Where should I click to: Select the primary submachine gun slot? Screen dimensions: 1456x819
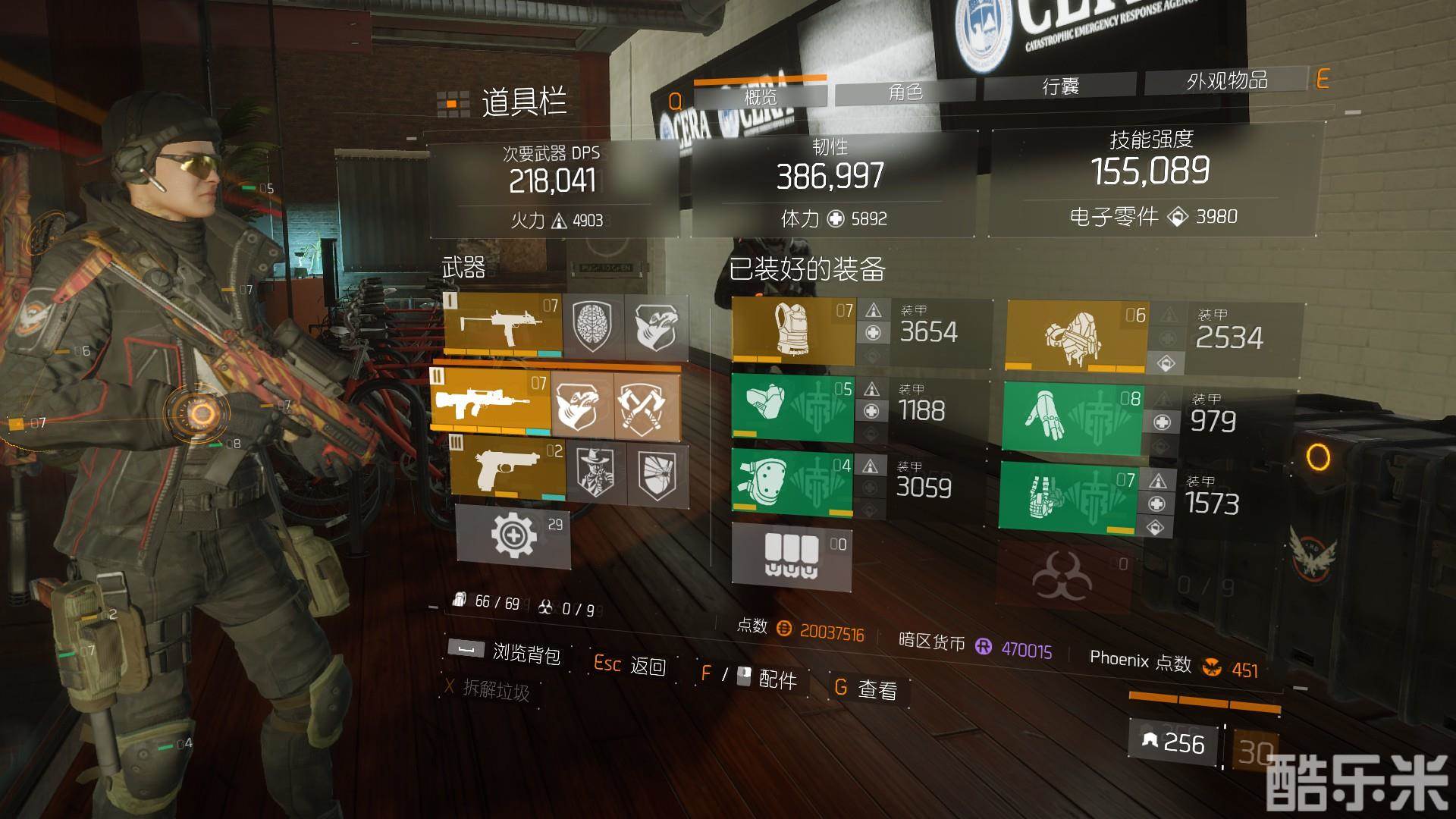[502, 325]
